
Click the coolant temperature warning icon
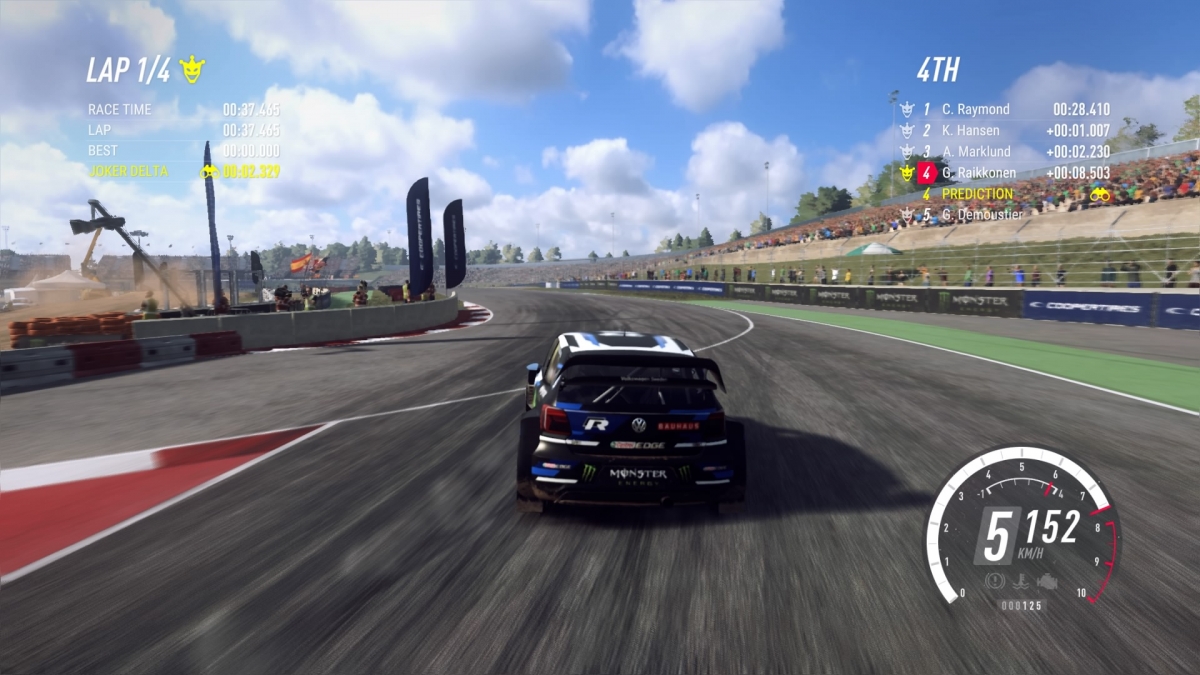point(1021,581)
